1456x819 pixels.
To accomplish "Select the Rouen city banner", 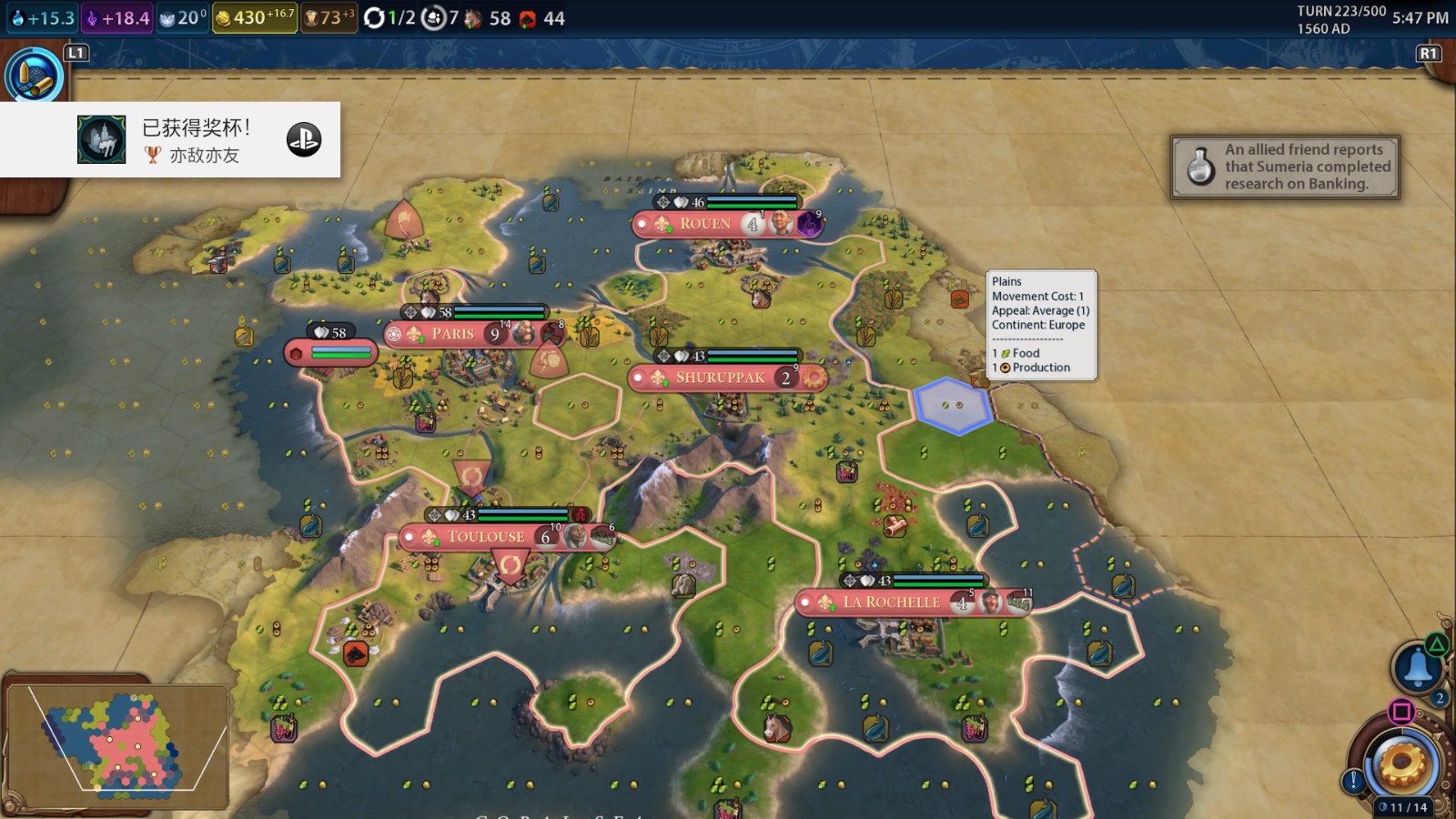I will (x=706, y=224).
